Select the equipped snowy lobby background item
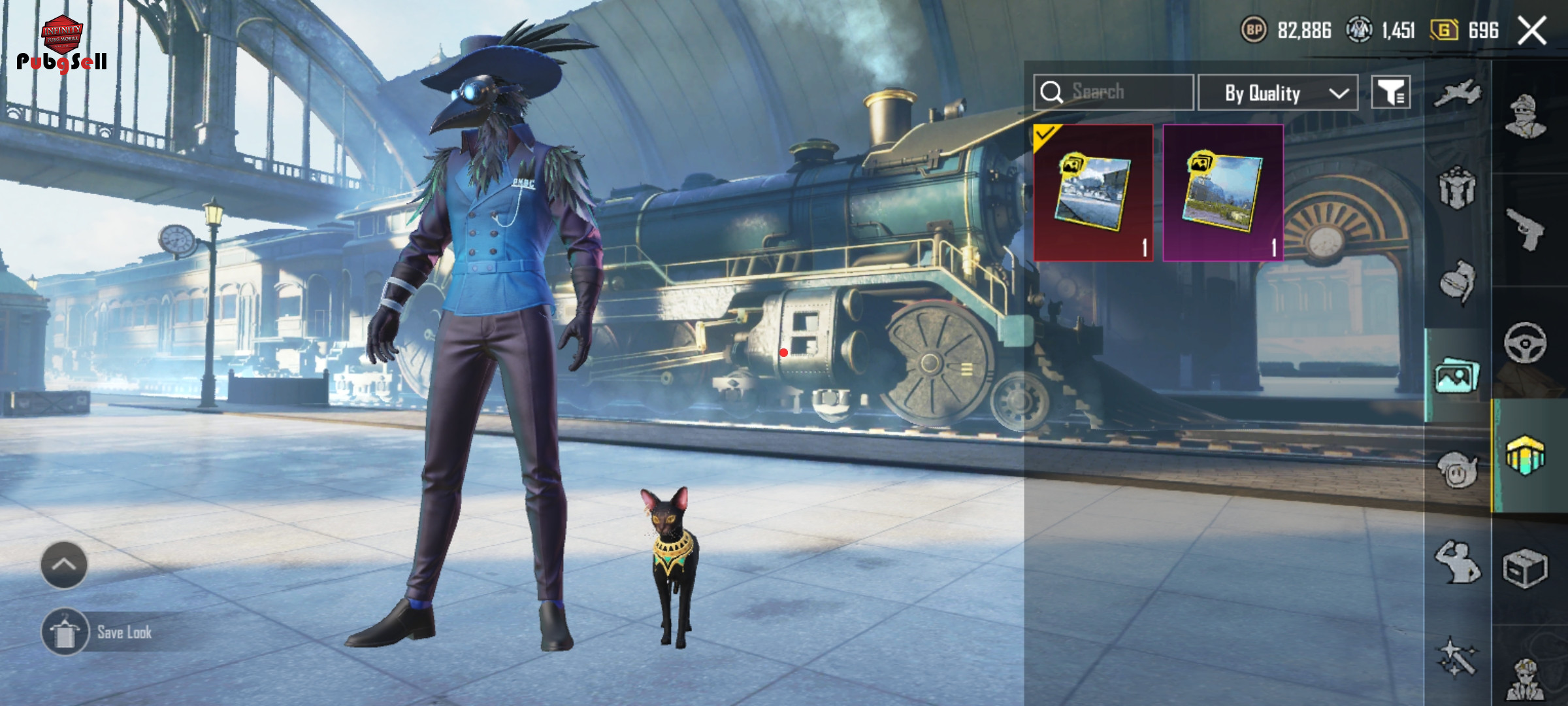Screen dimensions: 1568x706 pyautogui.click(x=1093, y=193)
